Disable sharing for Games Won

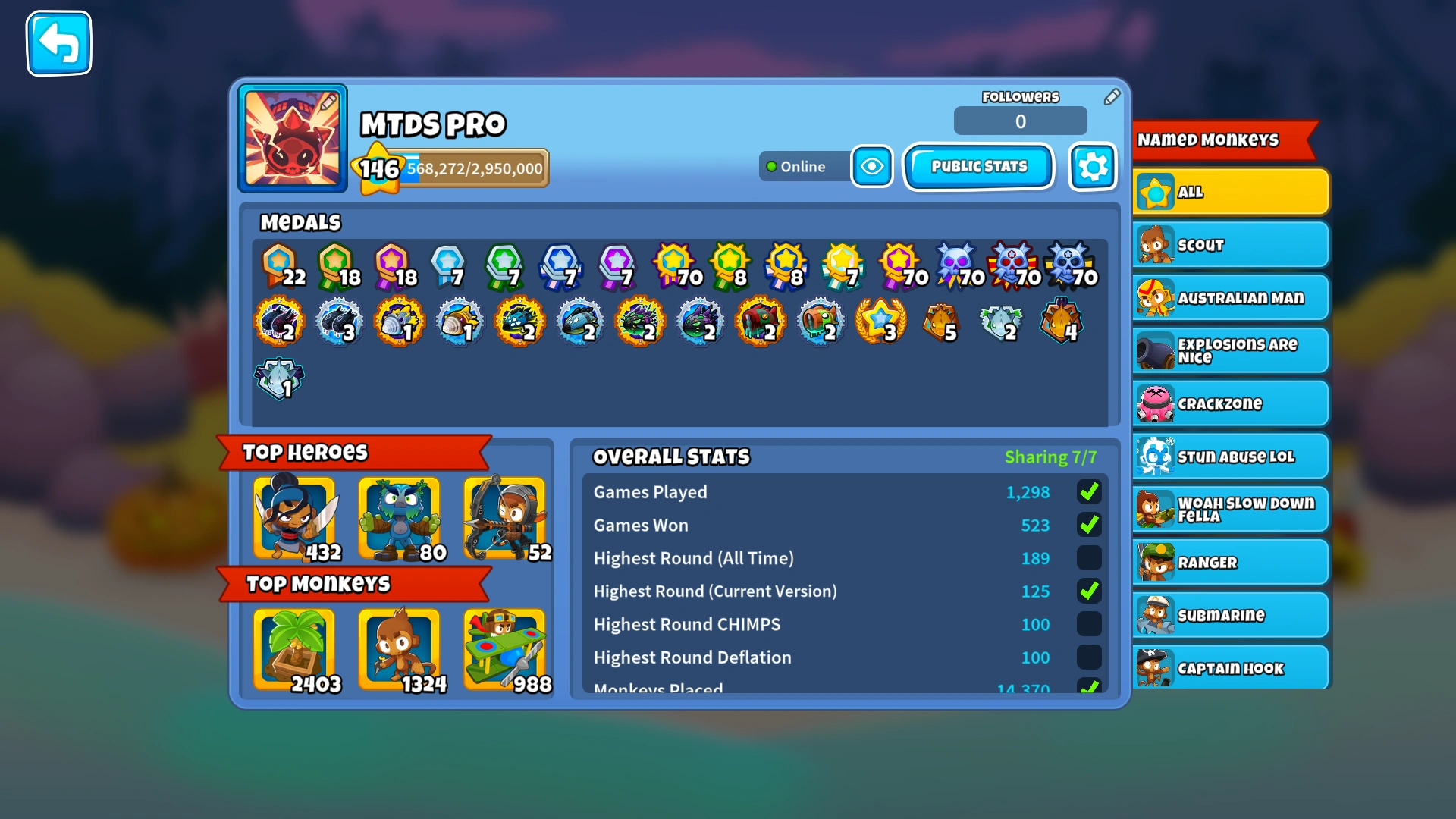pos(1089,525)
